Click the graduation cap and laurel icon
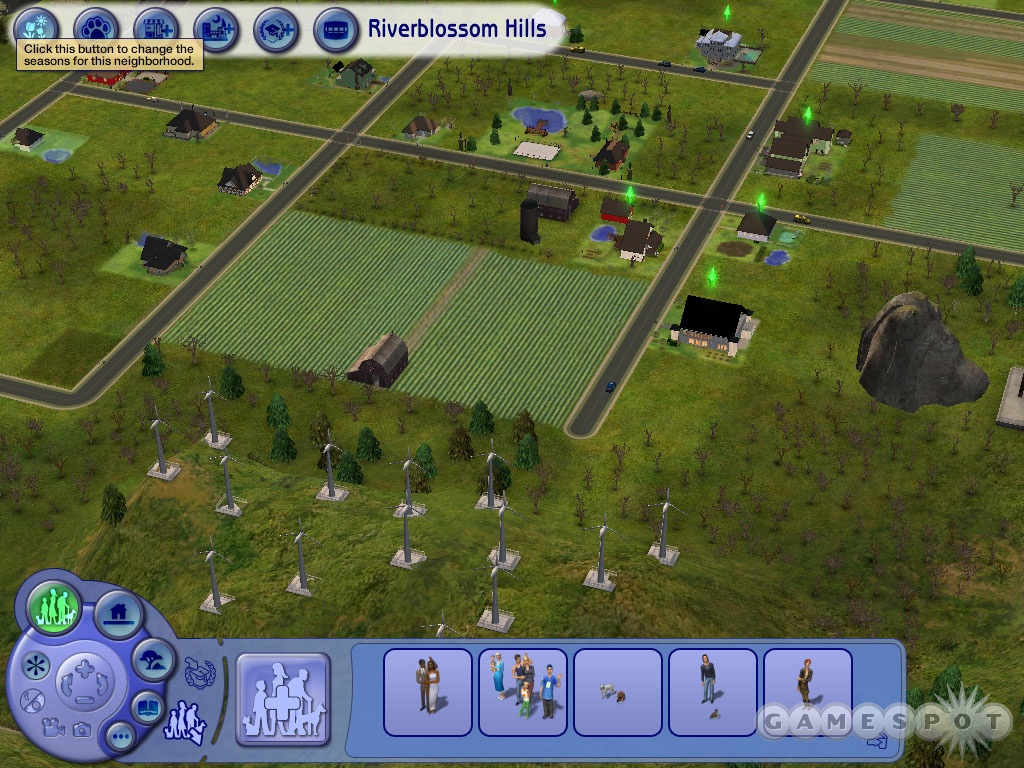Viewport: 1024px width, 768px height. pyautogui.click(x=200, y=672)
